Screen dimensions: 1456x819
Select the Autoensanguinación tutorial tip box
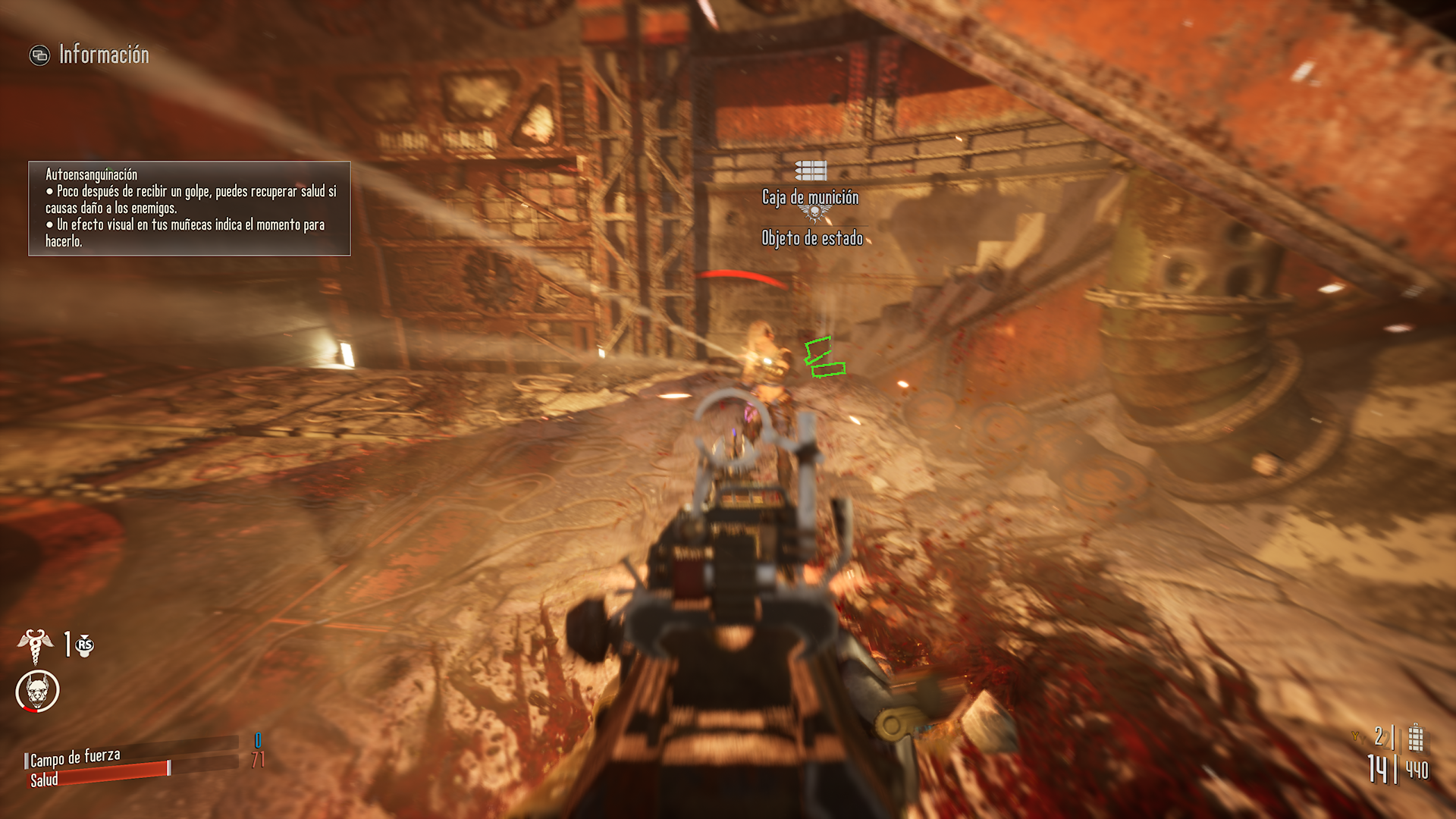[190, 209]
